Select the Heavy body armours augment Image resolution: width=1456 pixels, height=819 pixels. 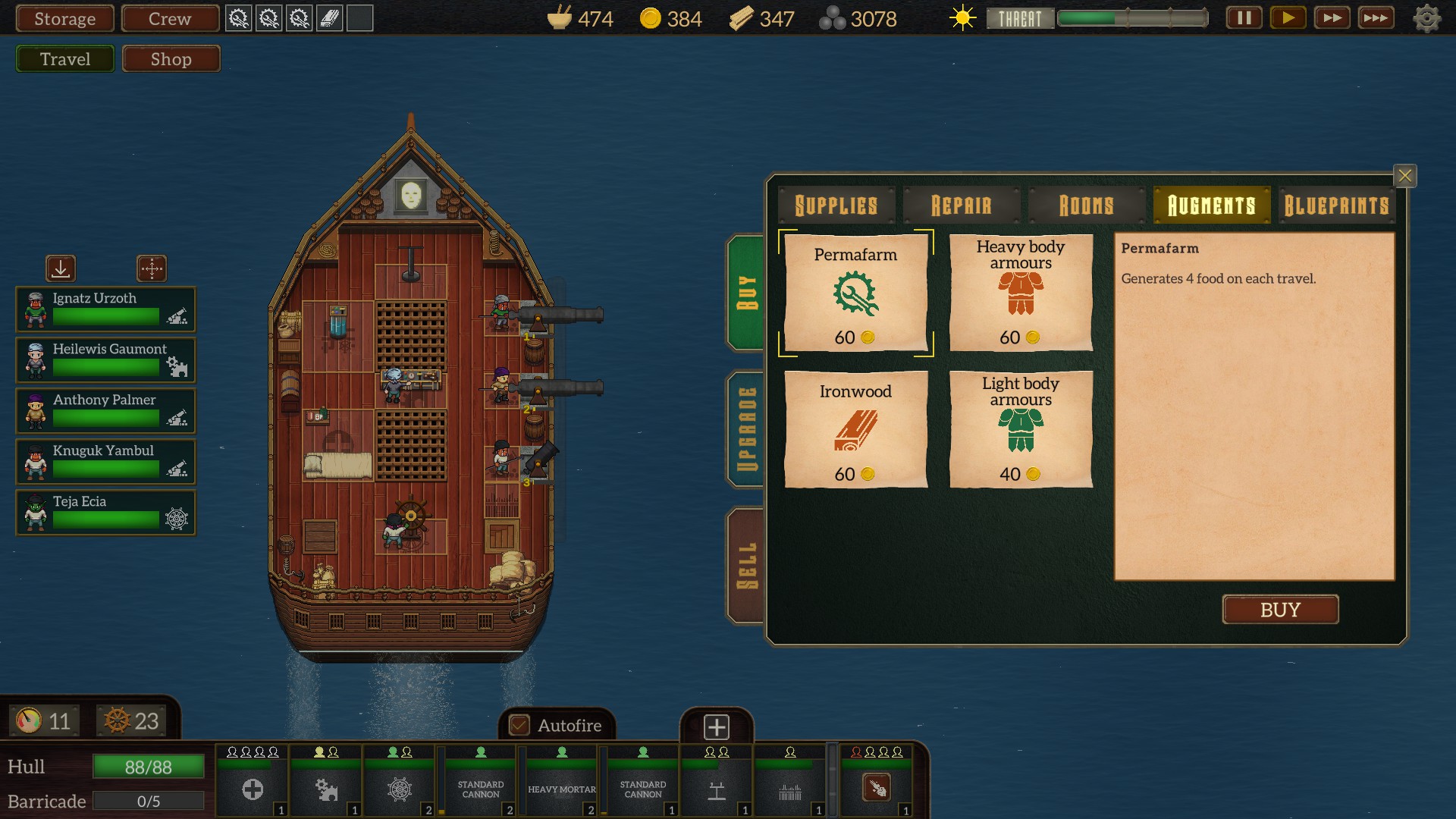(1021, 293)
